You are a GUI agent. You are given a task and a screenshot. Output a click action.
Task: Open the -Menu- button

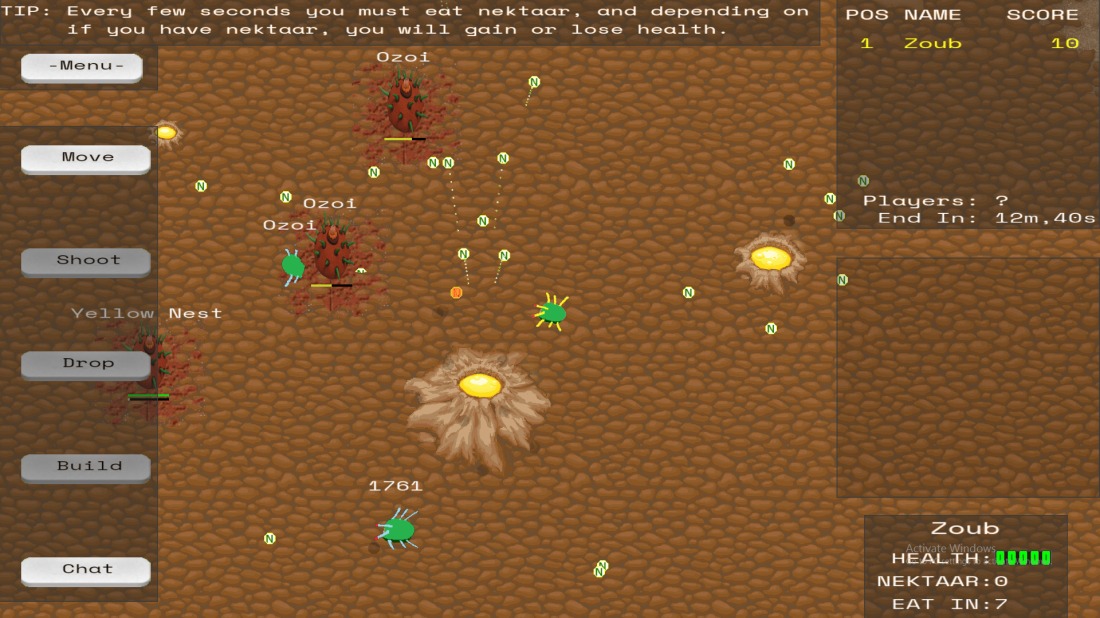click(x=81, y=67)
